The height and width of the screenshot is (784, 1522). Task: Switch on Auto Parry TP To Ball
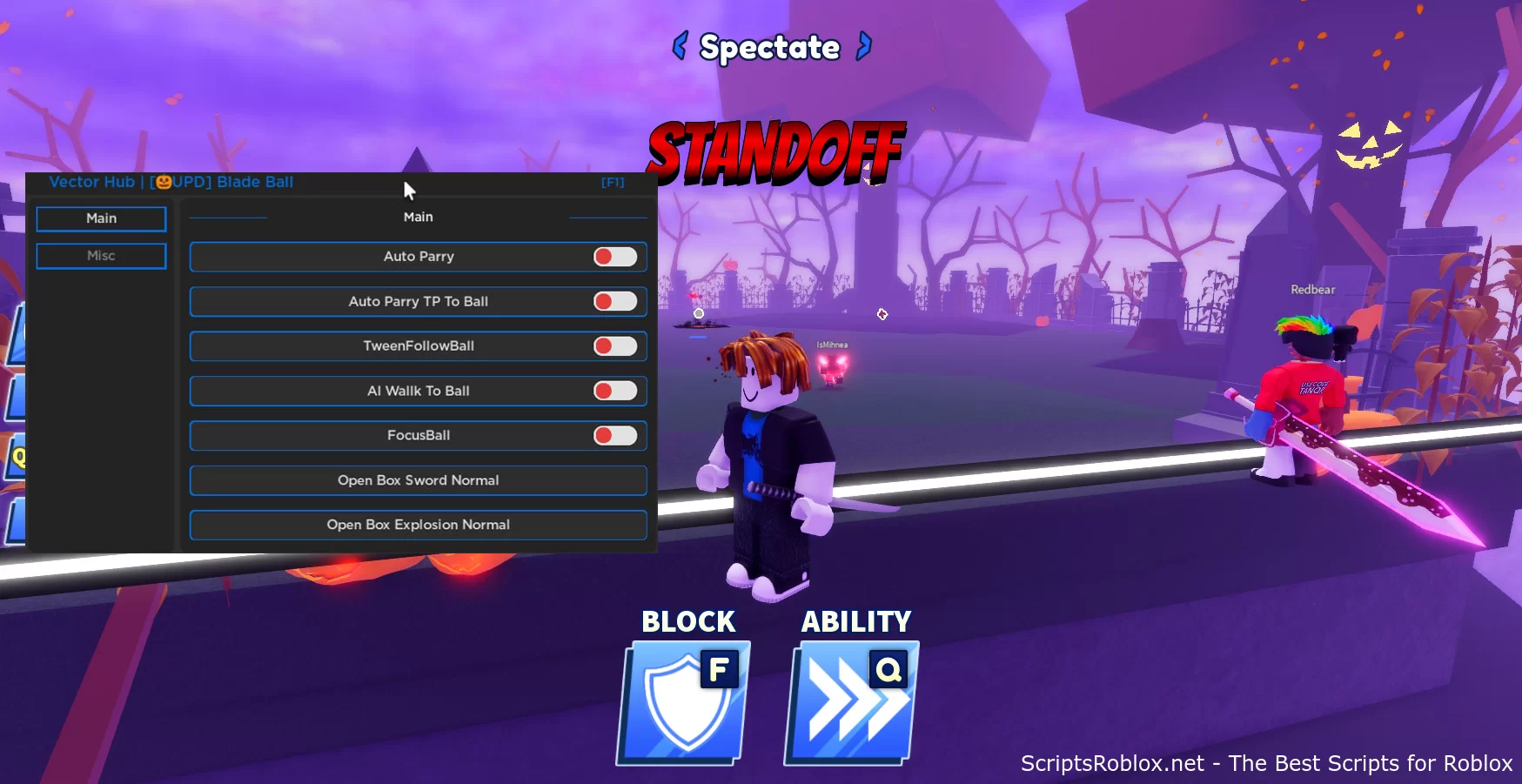[x=615, y=301]
